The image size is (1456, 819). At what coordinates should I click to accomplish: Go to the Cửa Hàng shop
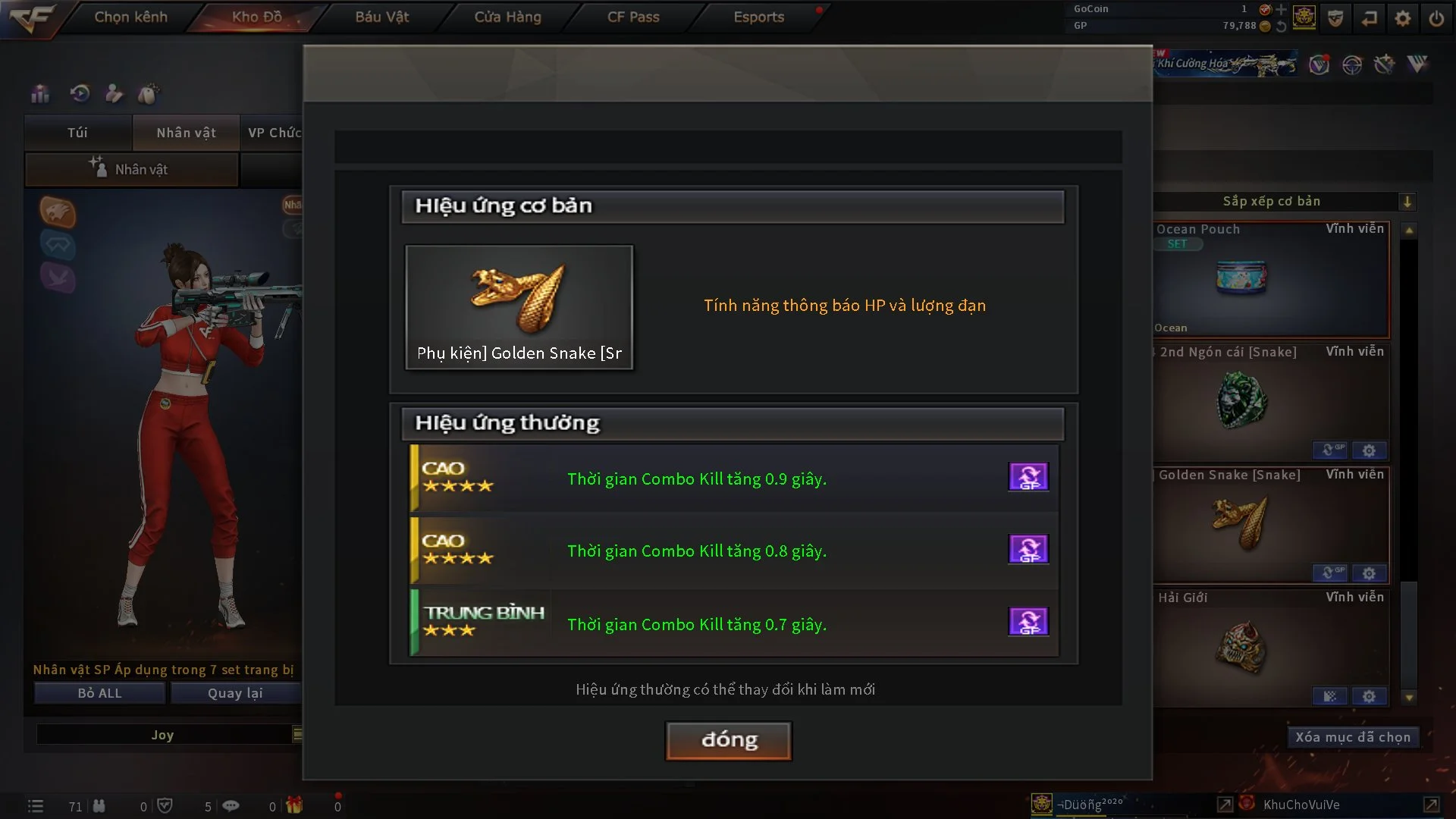507,17
